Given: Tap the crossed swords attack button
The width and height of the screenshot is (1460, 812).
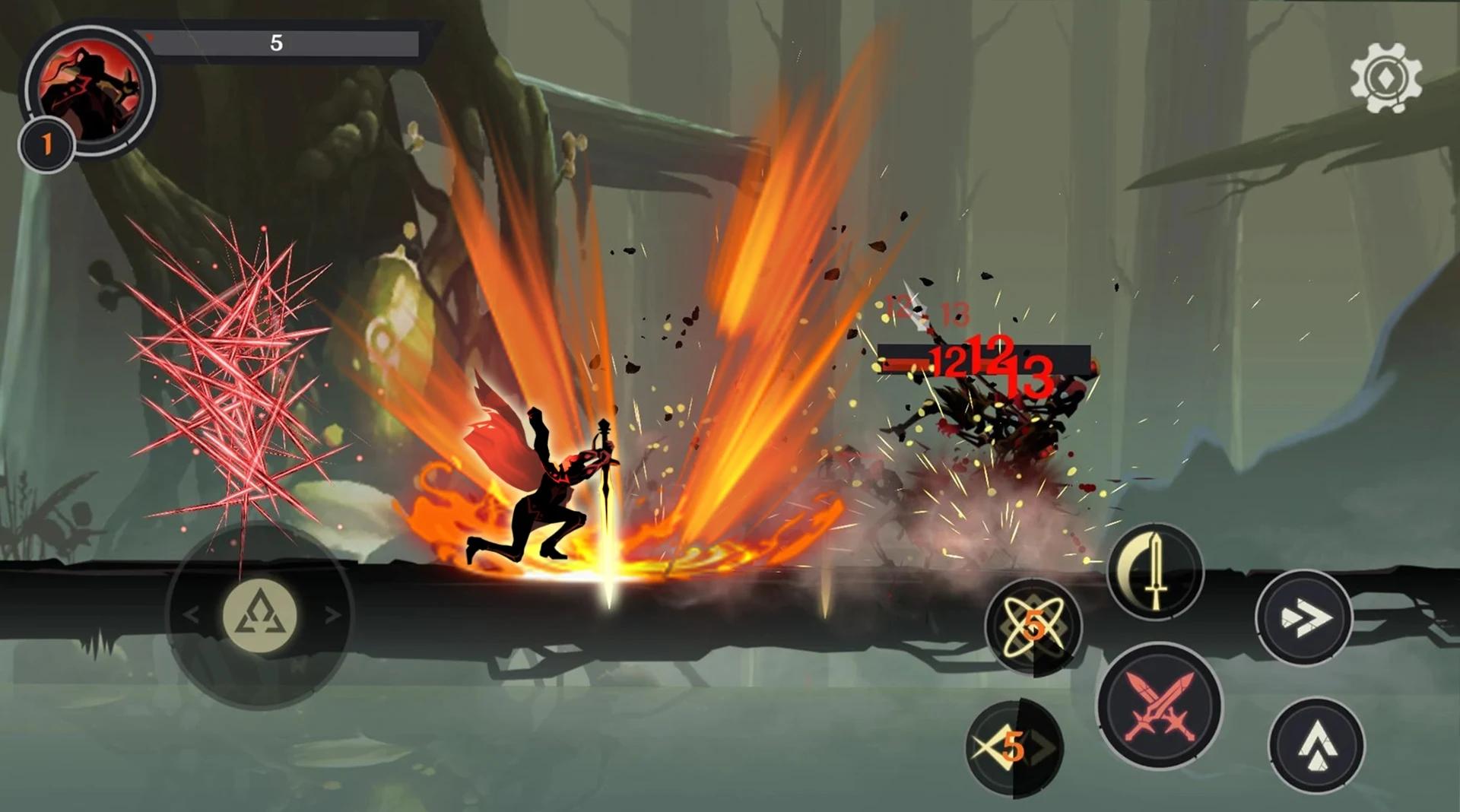Looking at the screenshot, I should pyautogui.click(x=1159, y=706).
